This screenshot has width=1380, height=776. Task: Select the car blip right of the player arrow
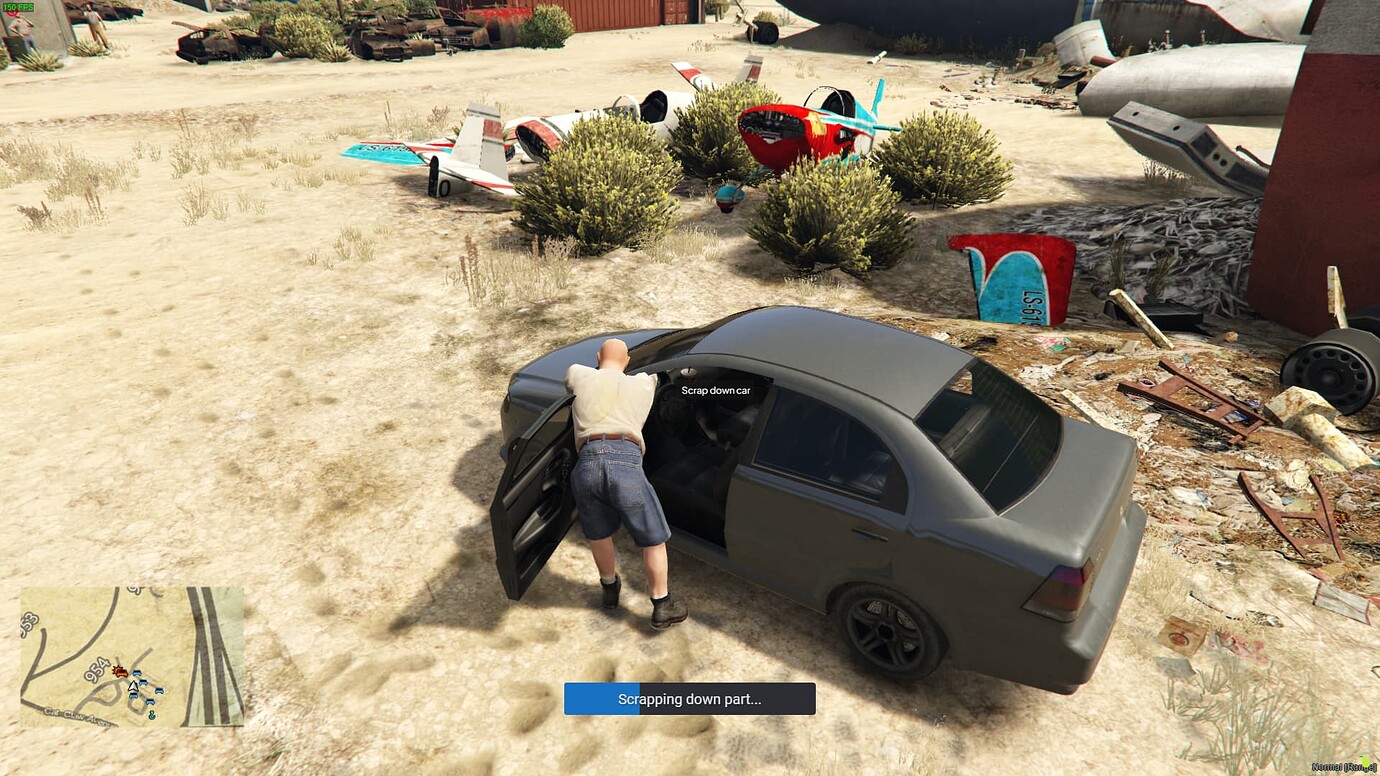click(x=143, y=682)
